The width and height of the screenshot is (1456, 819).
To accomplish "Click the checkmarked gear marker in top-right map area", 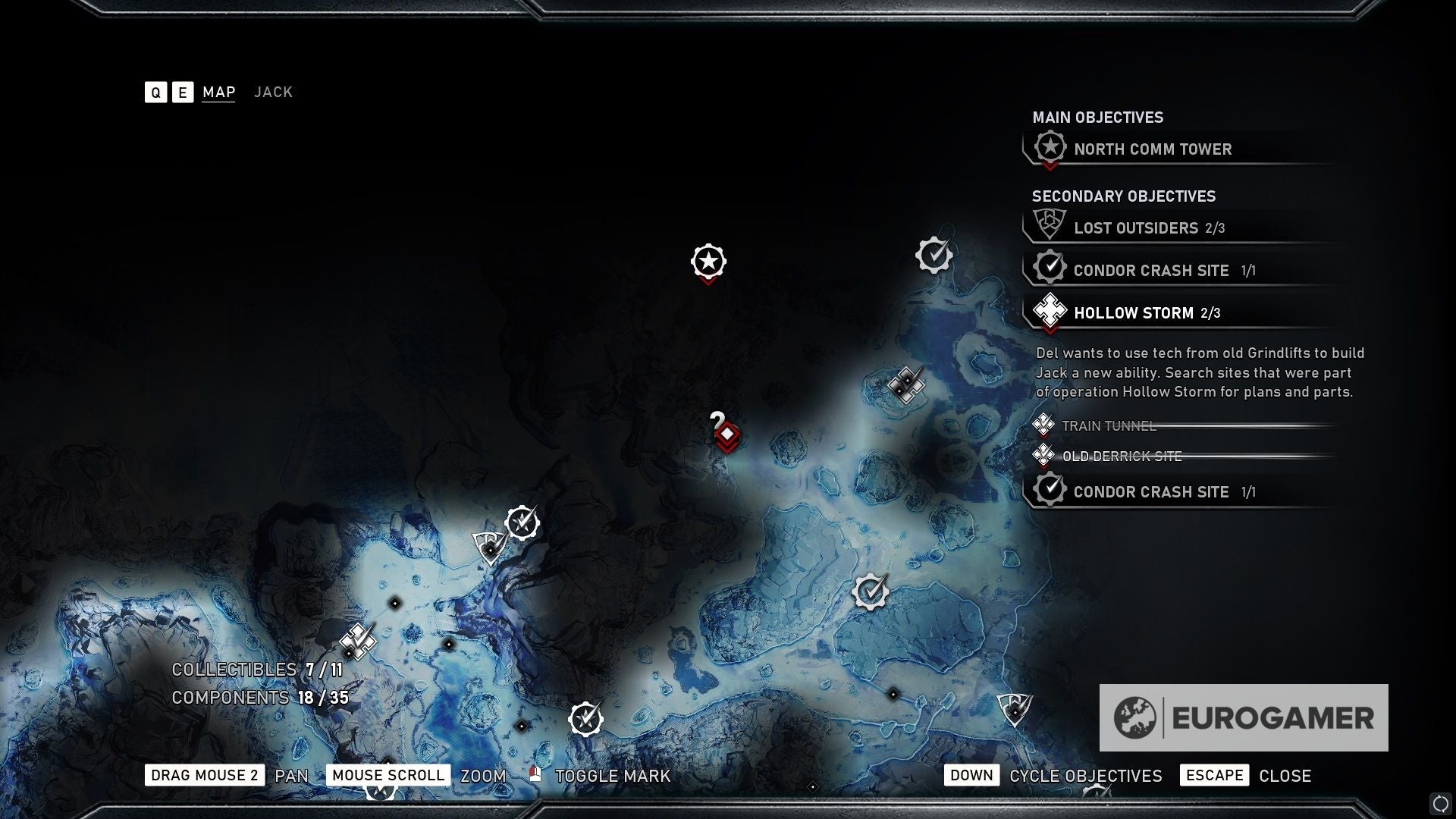I will click(x=933, y=256).
